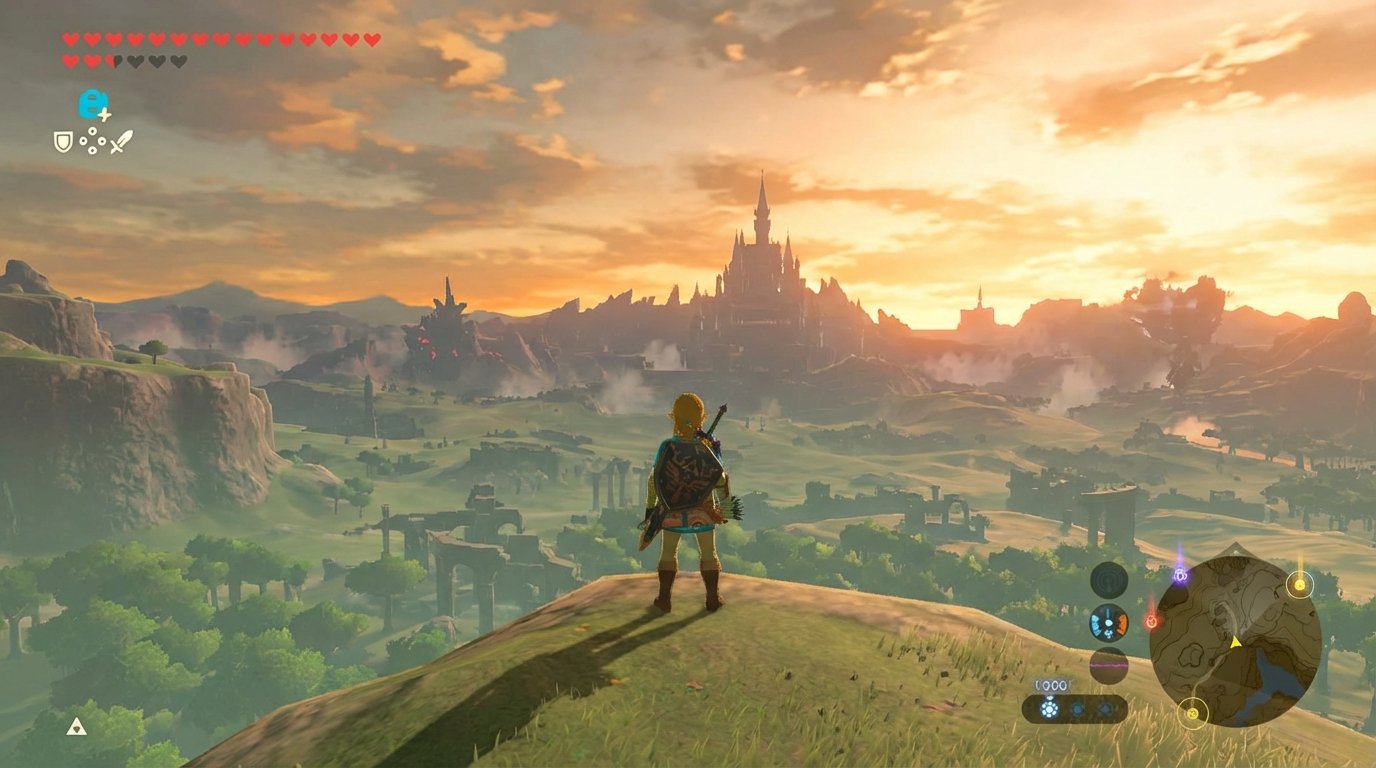1376x768 pixels.
Task: Click the arrow count display reading 1000
Action: (1049, 686)
